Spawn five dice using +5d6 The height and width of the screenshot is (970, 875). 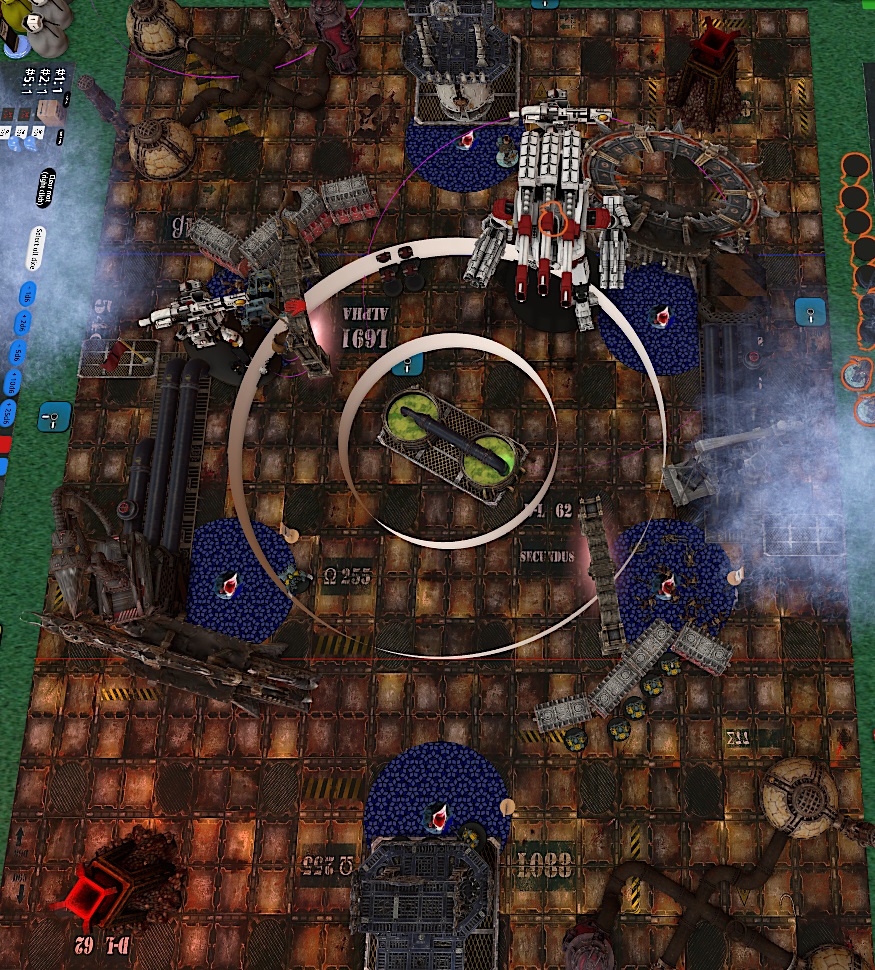point(19,353)
